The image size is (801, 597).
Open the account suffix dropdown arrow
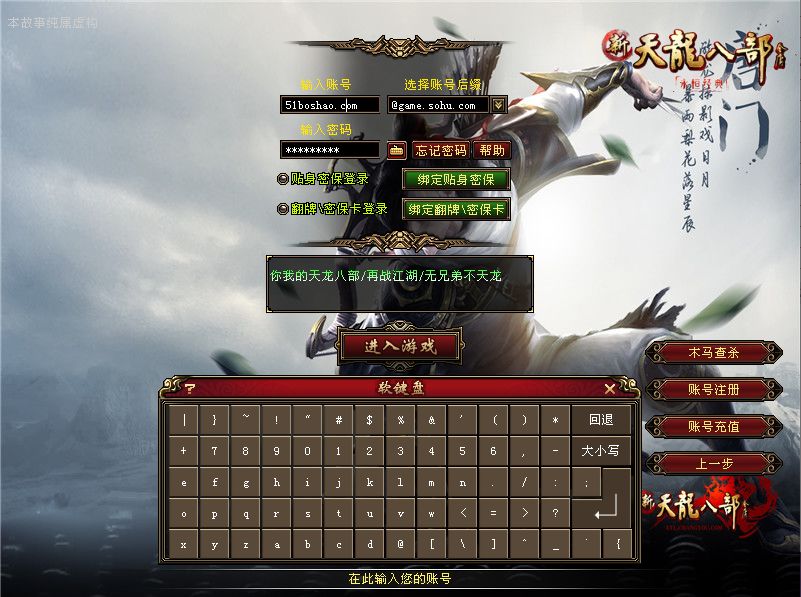tap(499, 105)
